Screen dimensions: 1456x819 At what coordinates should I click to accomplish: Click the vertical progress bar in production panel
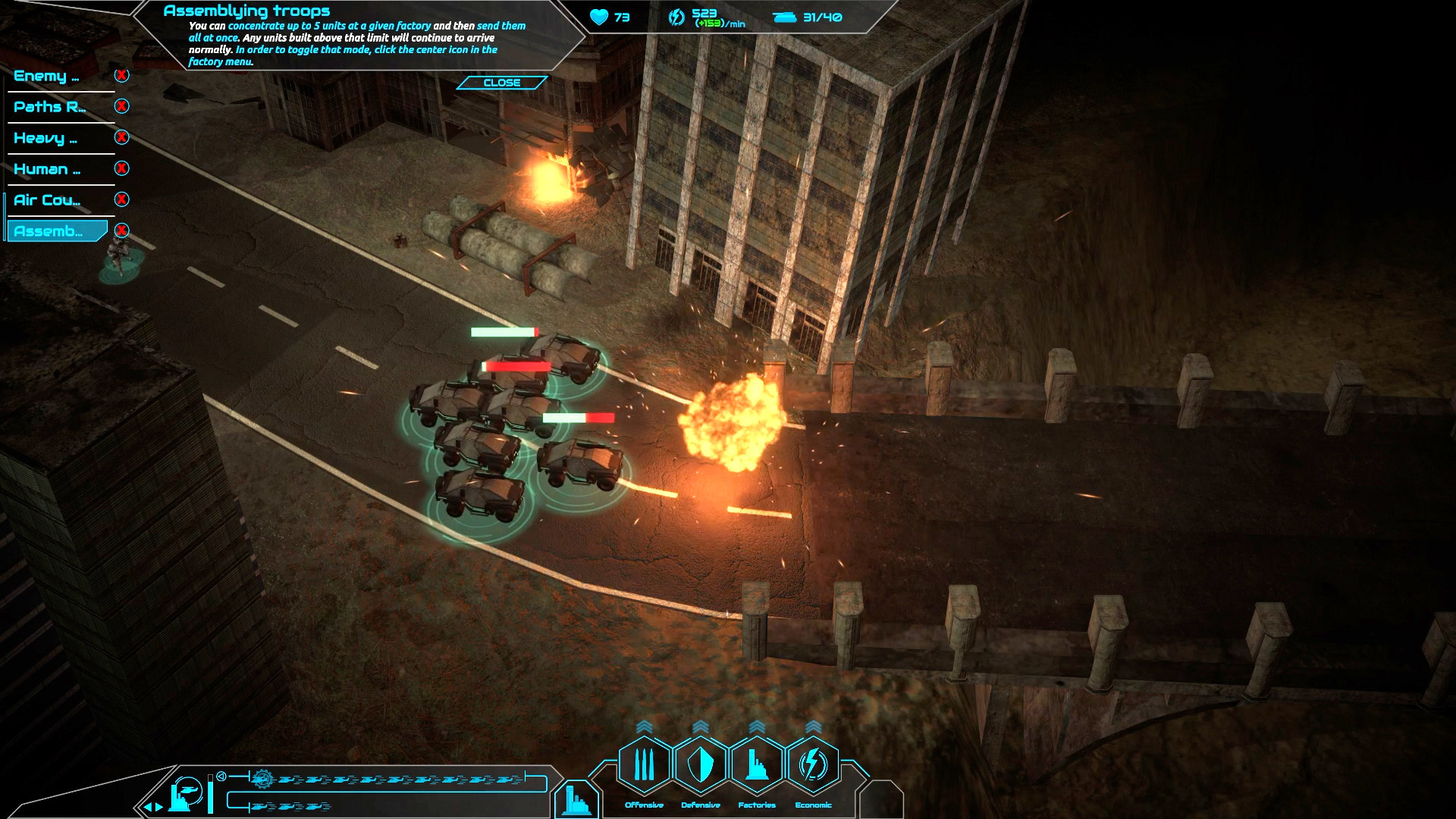tap(210, 792)
